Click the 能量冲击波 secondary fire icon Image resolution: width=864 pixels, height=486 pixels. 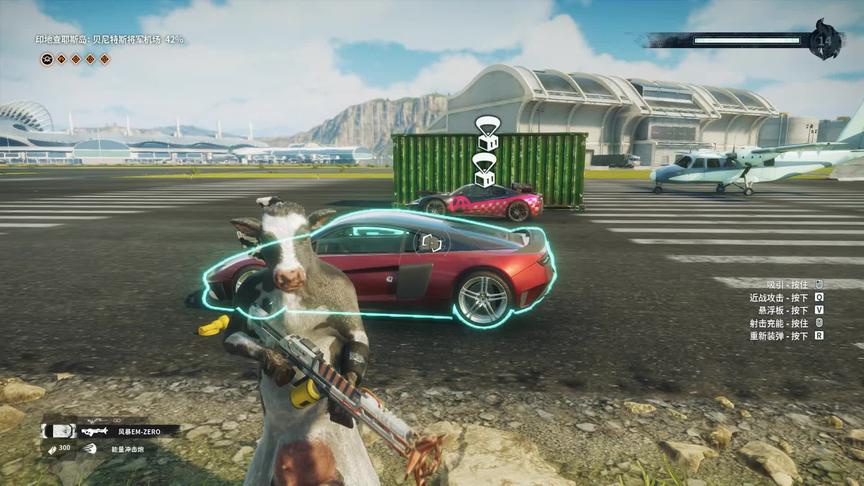tap(90, 449)
